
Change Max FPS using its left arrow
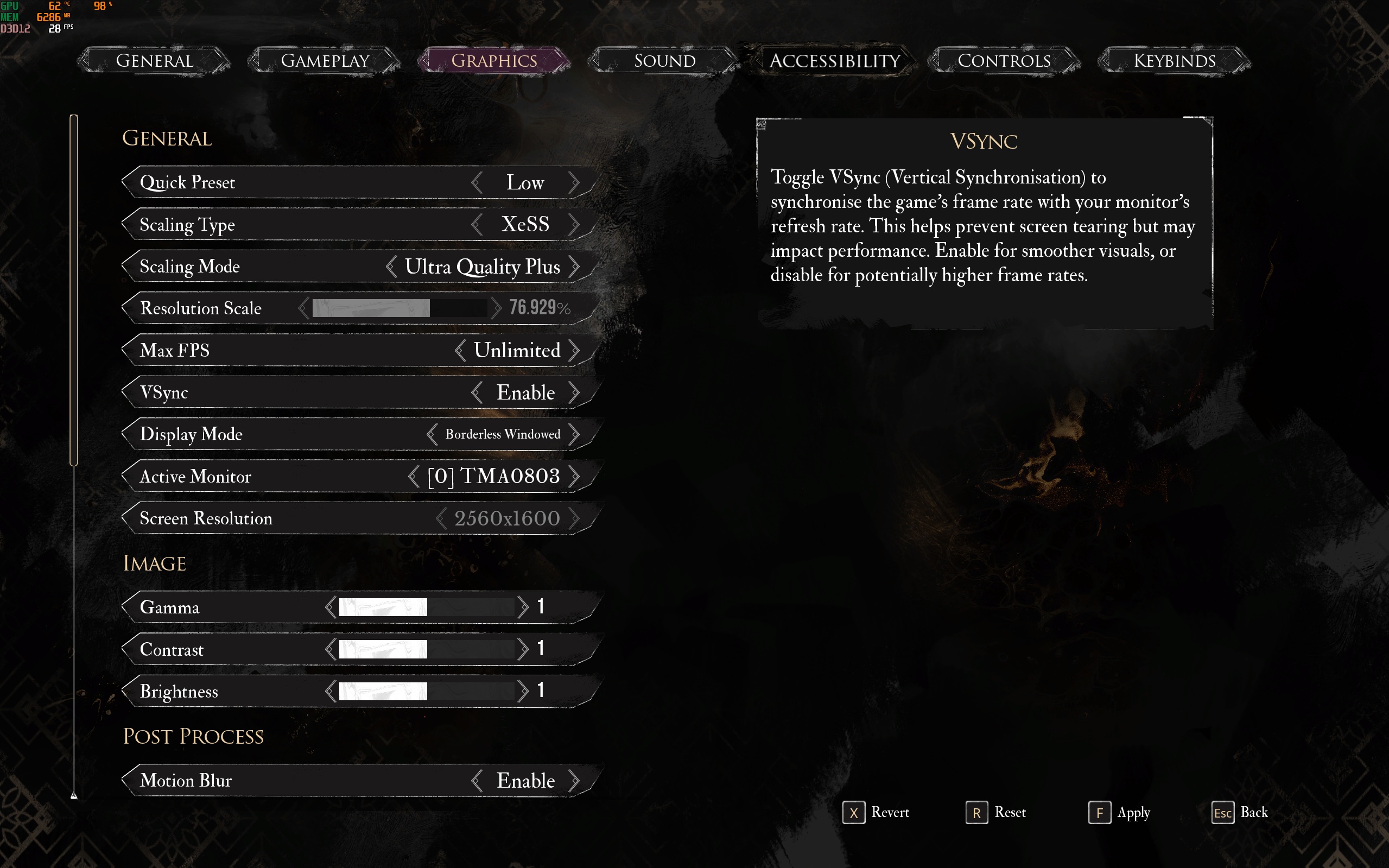[460, 350]
